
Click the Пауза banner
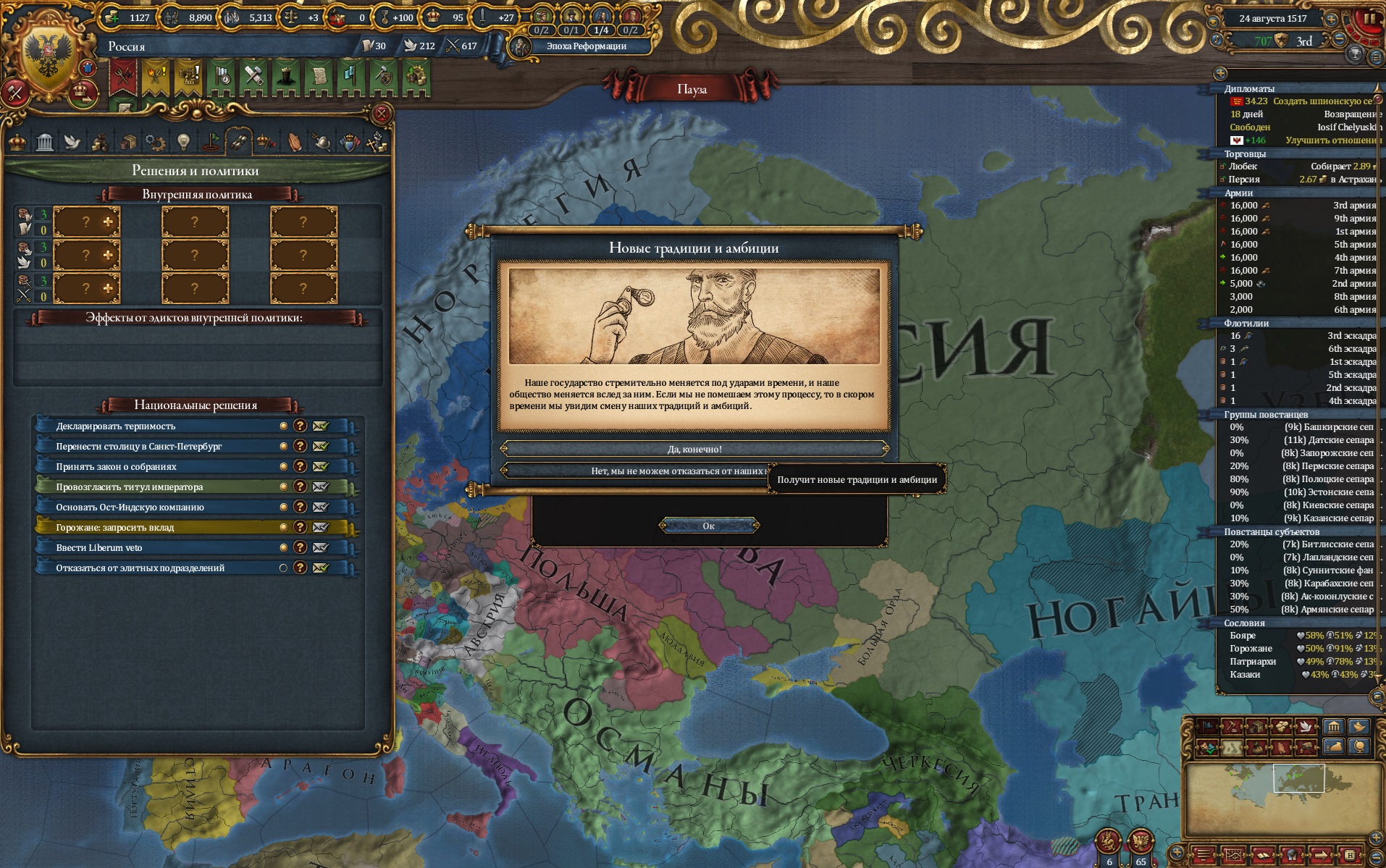tap(691, 89)
